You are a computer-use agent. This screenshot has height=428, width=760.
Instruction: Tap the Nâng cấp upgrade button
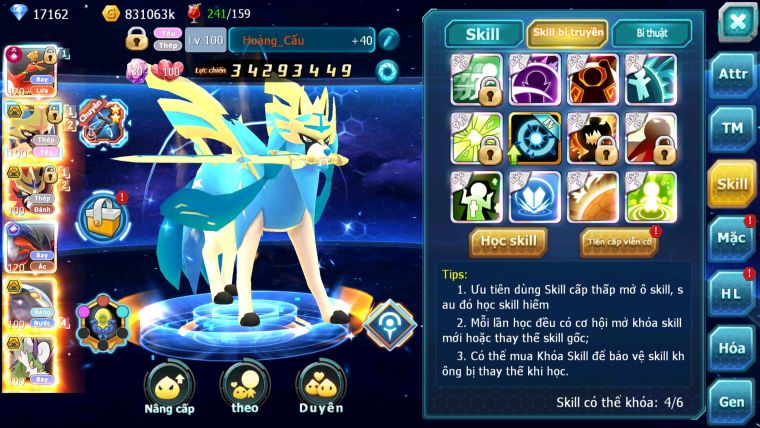pyautogui.click(x=169, y=389)
